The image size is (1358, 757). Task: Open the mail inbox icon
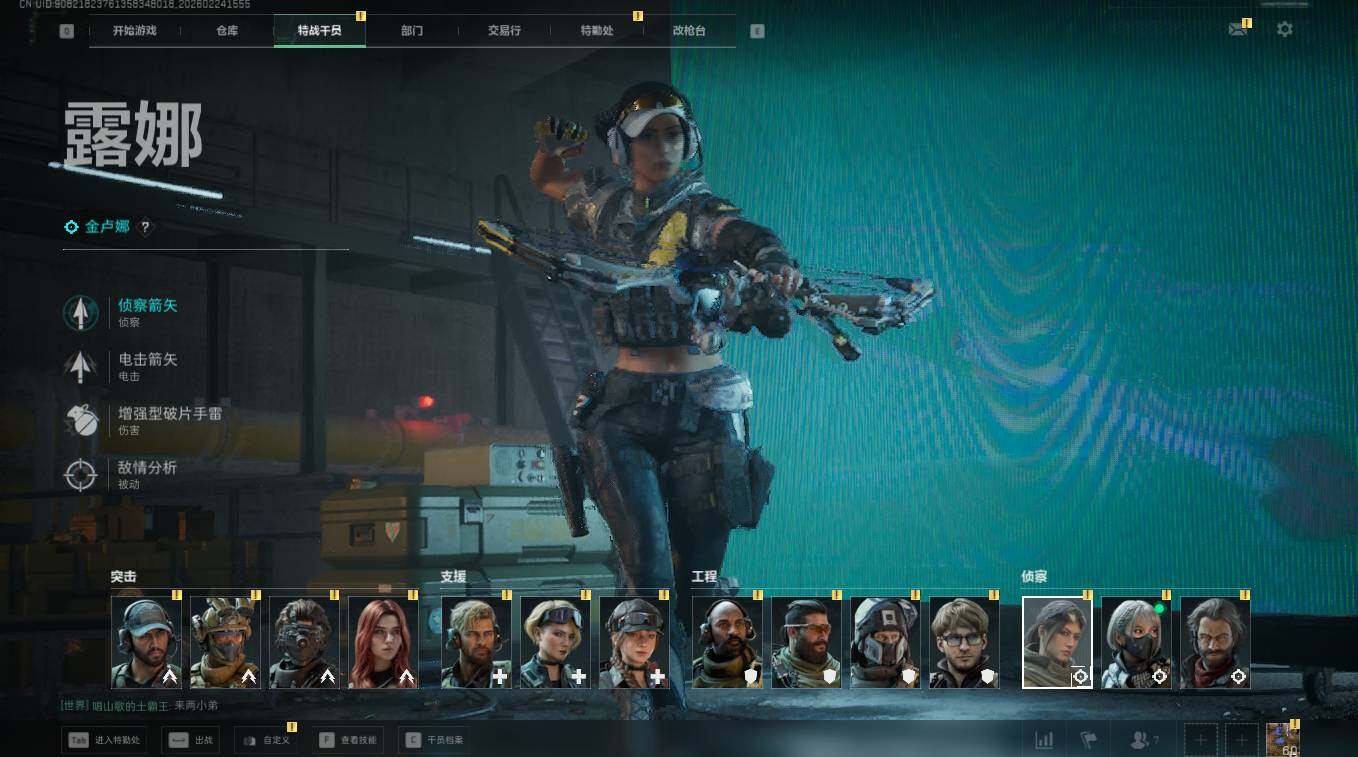1238,30
